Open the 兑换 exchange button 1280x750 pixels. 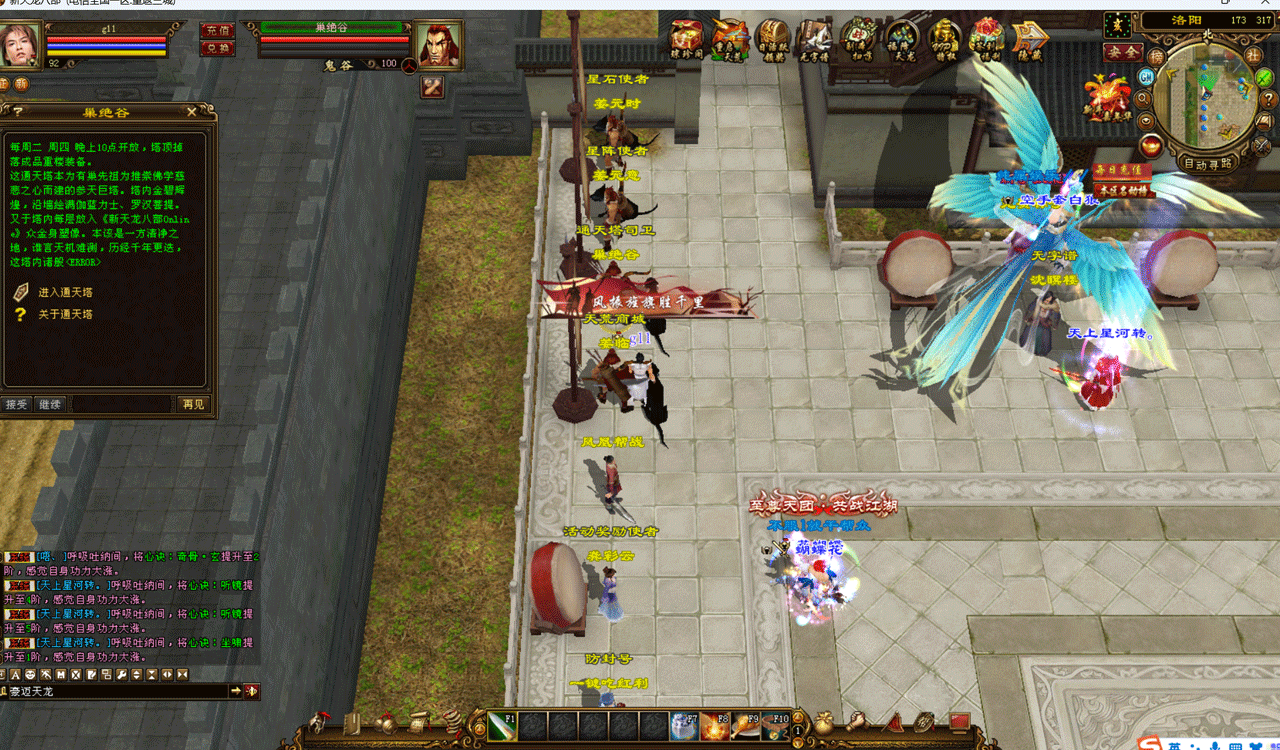click(x=216, y=47)
